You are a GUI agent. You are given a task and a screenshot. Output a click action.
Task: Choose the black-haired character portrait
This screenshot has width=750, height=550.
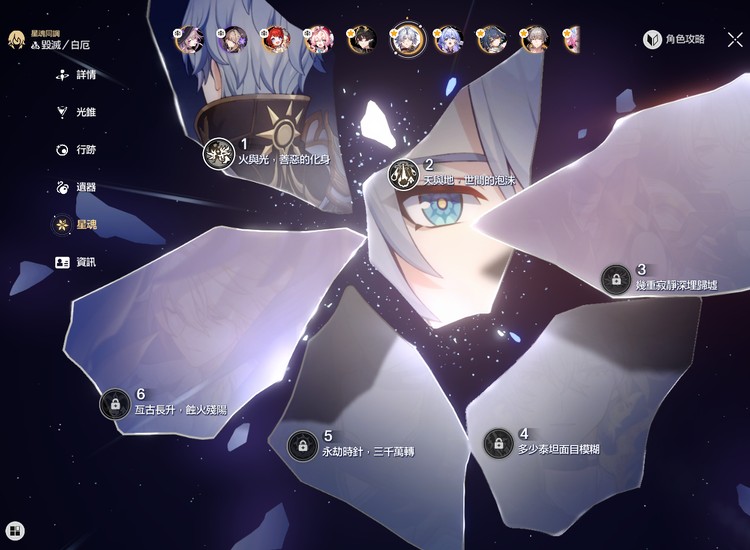tap(362, 39)
